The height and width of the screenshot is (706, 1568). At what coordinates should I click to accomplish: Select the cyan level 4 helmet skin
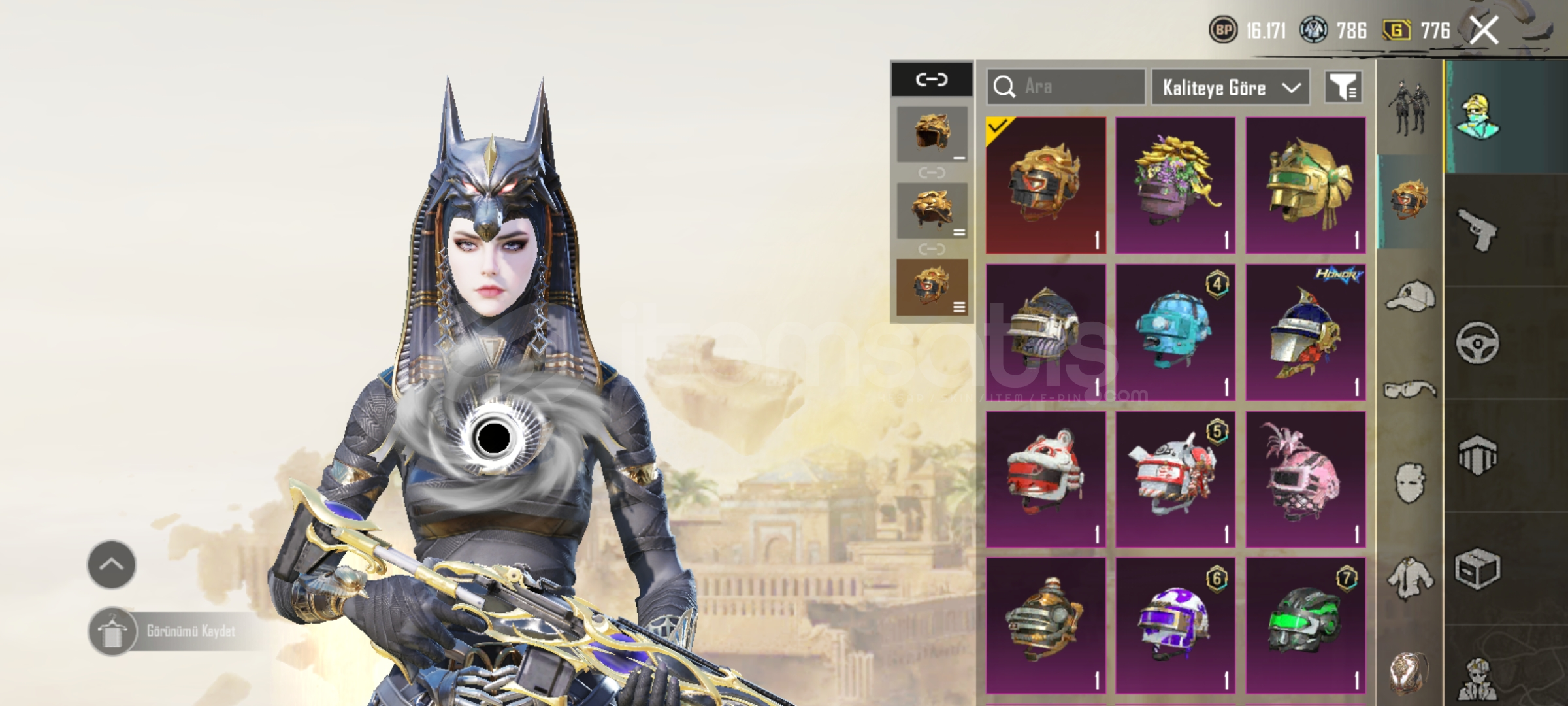(x=1175, y=332)
